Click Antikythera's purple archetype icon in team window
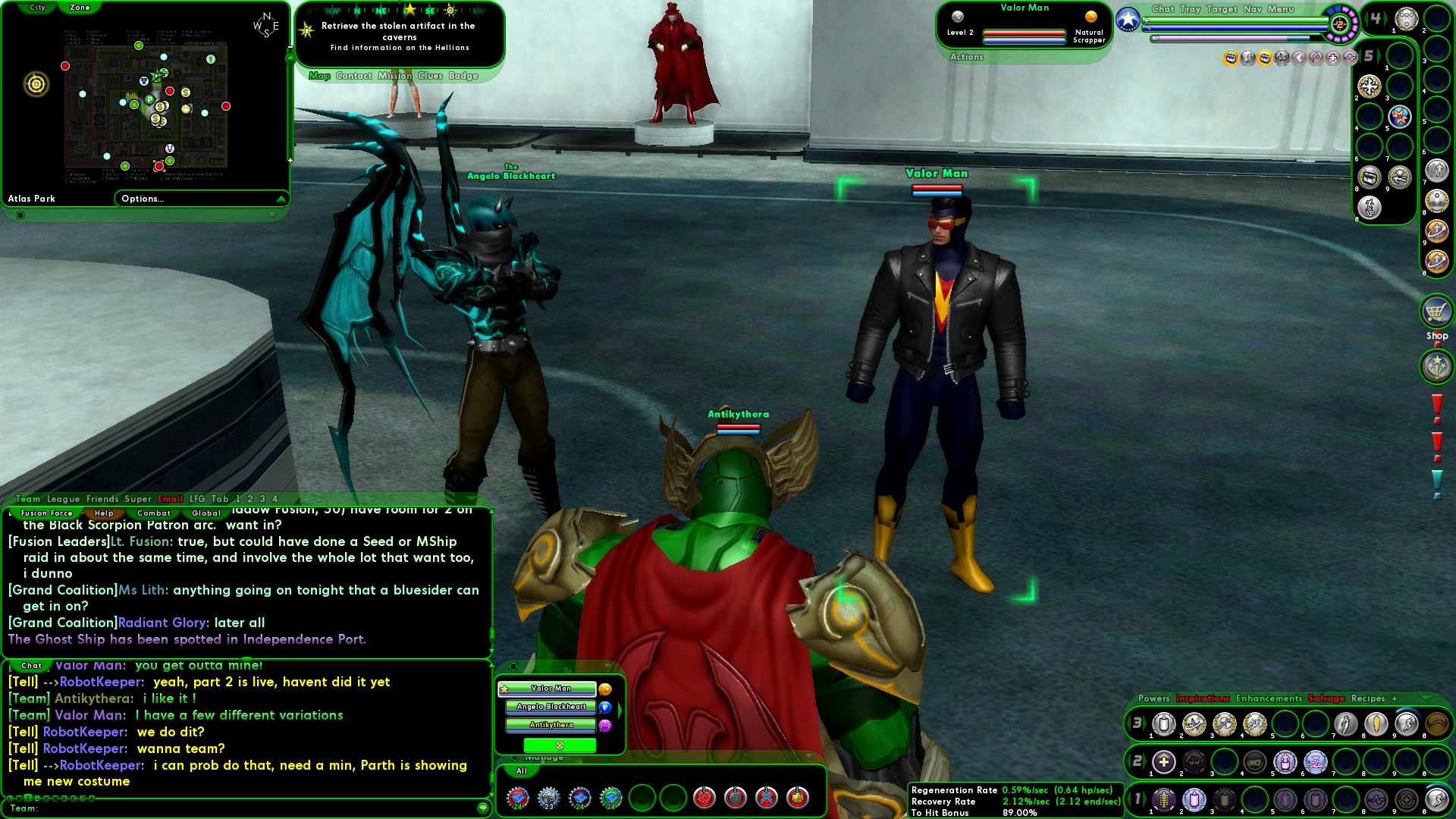This screenshot has width=1456, height=819. 605,726
